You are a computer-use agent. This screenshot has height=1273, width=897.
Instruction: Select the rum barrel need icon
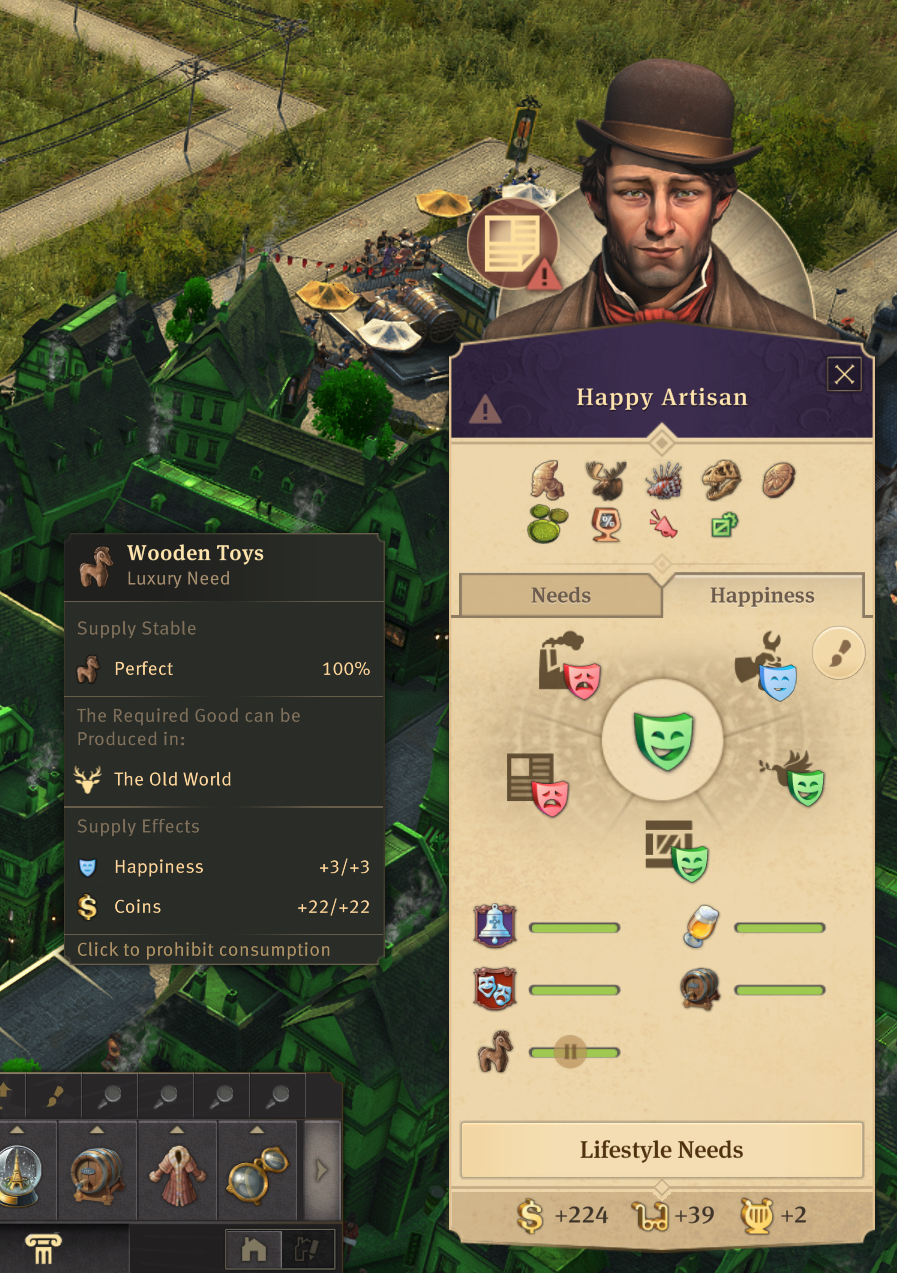pyautogui.click(x=701, y=989)
